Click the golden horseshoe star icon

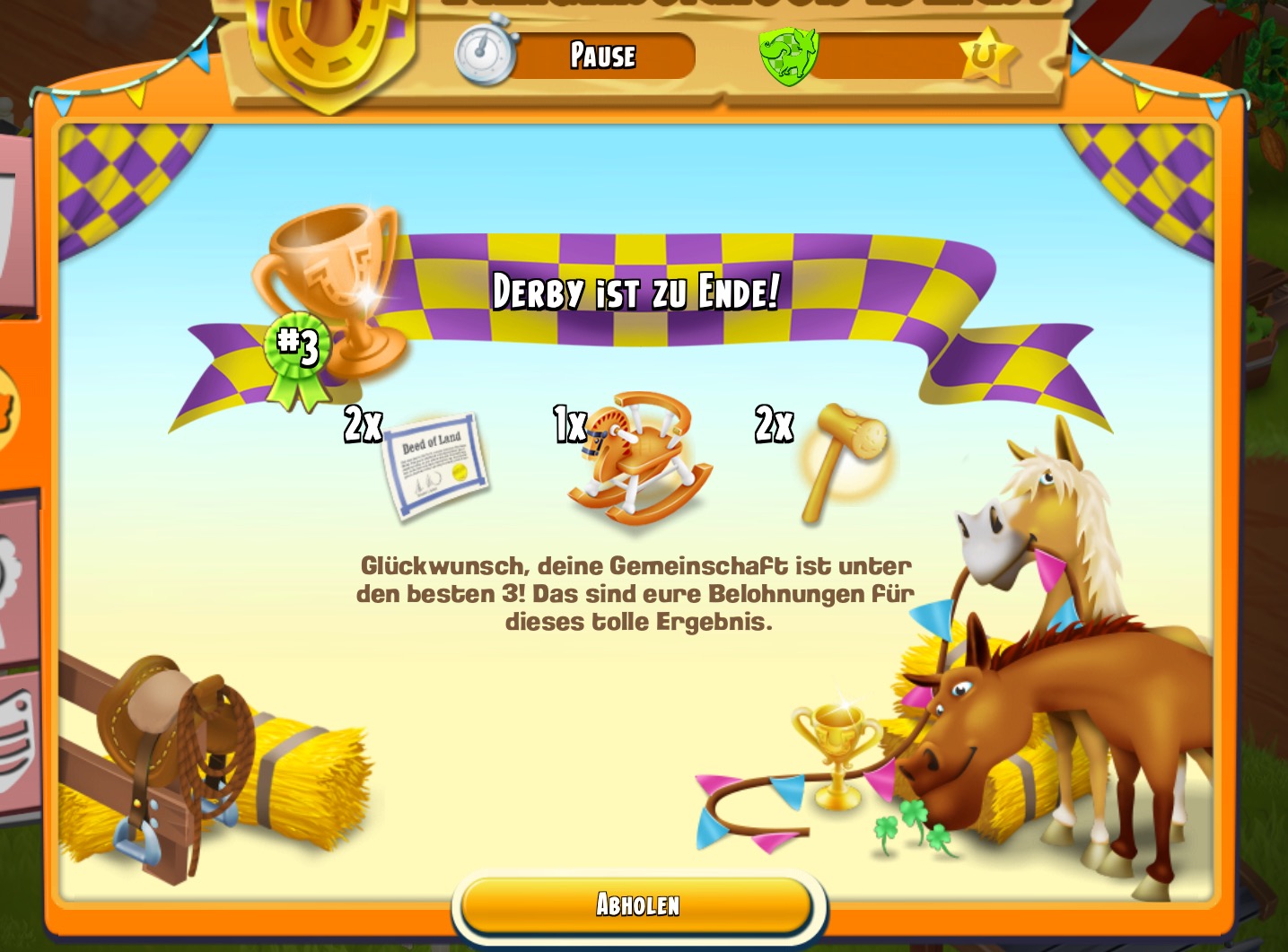(988, 57)
